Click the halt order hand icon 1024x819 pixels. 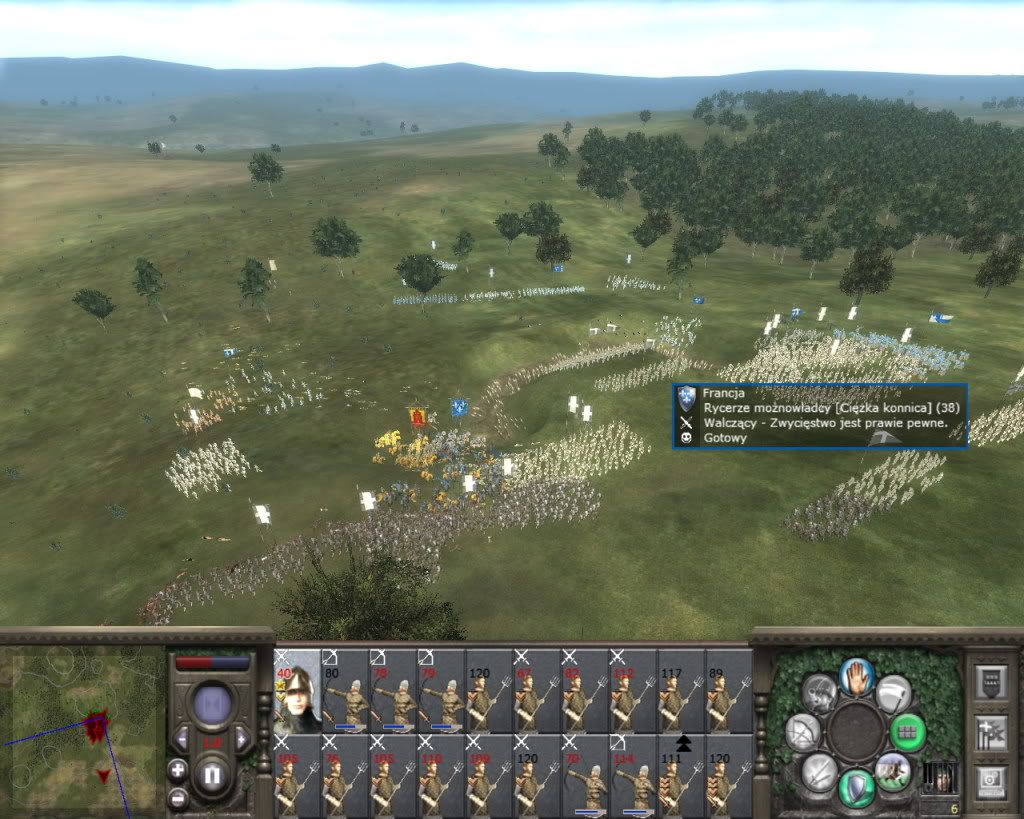pos(857,676)
